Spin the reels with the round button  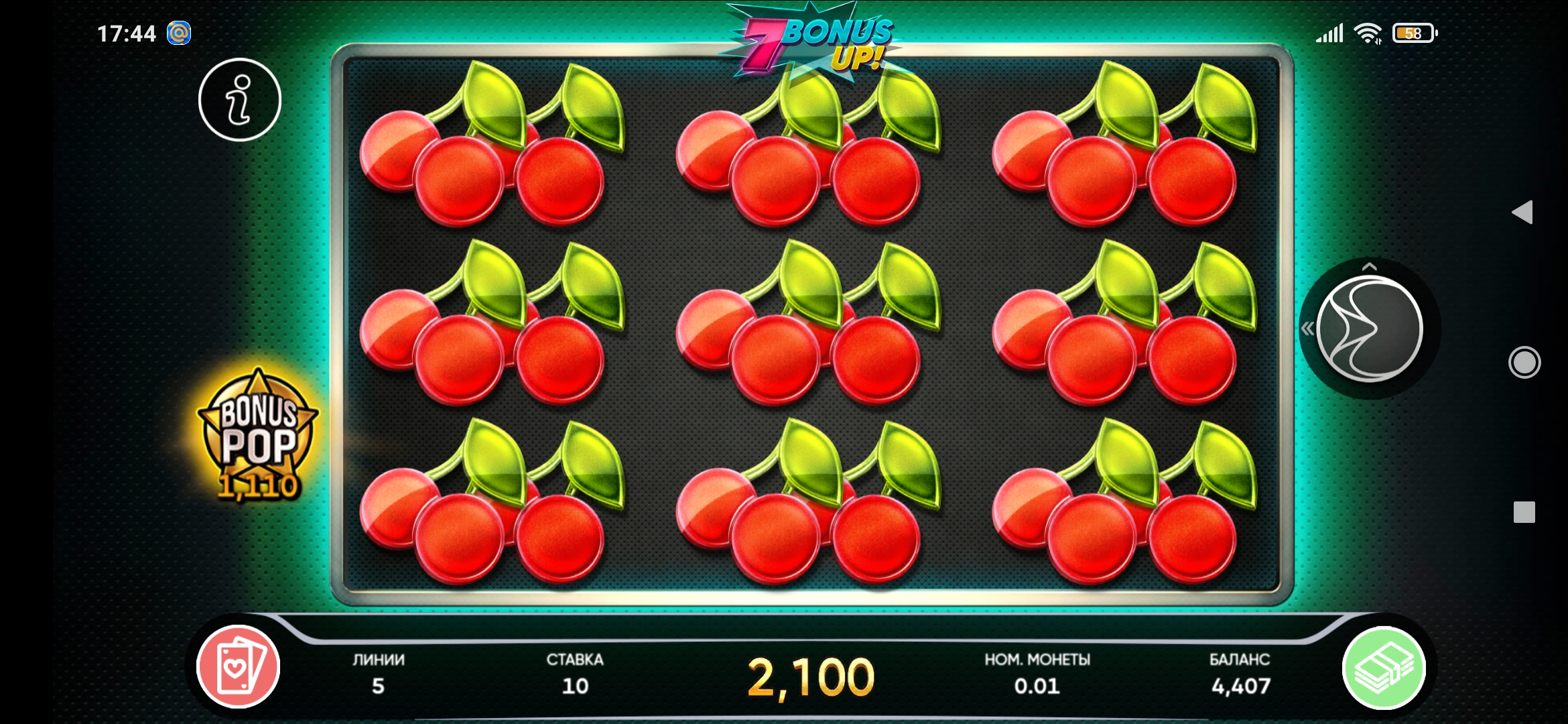pyautogui.click(x=1369, y=329)
